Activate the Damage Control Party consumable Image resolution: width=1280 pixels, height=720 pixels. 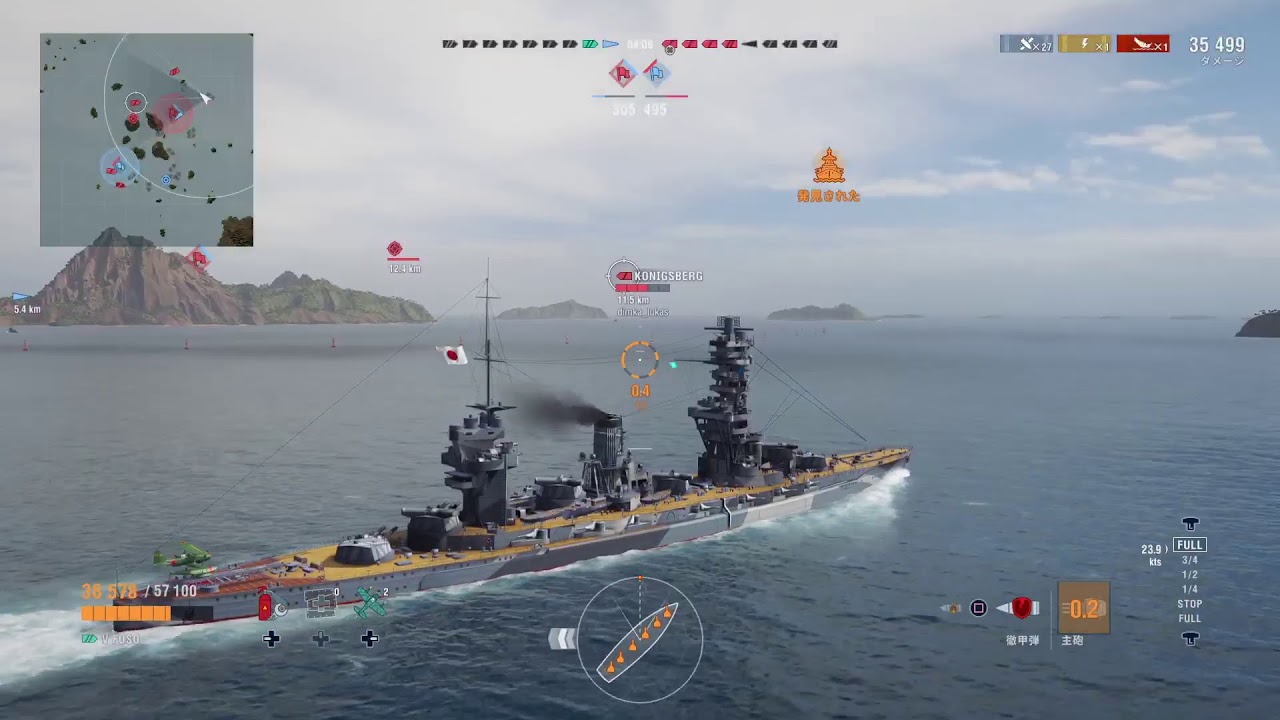point(267,605)
